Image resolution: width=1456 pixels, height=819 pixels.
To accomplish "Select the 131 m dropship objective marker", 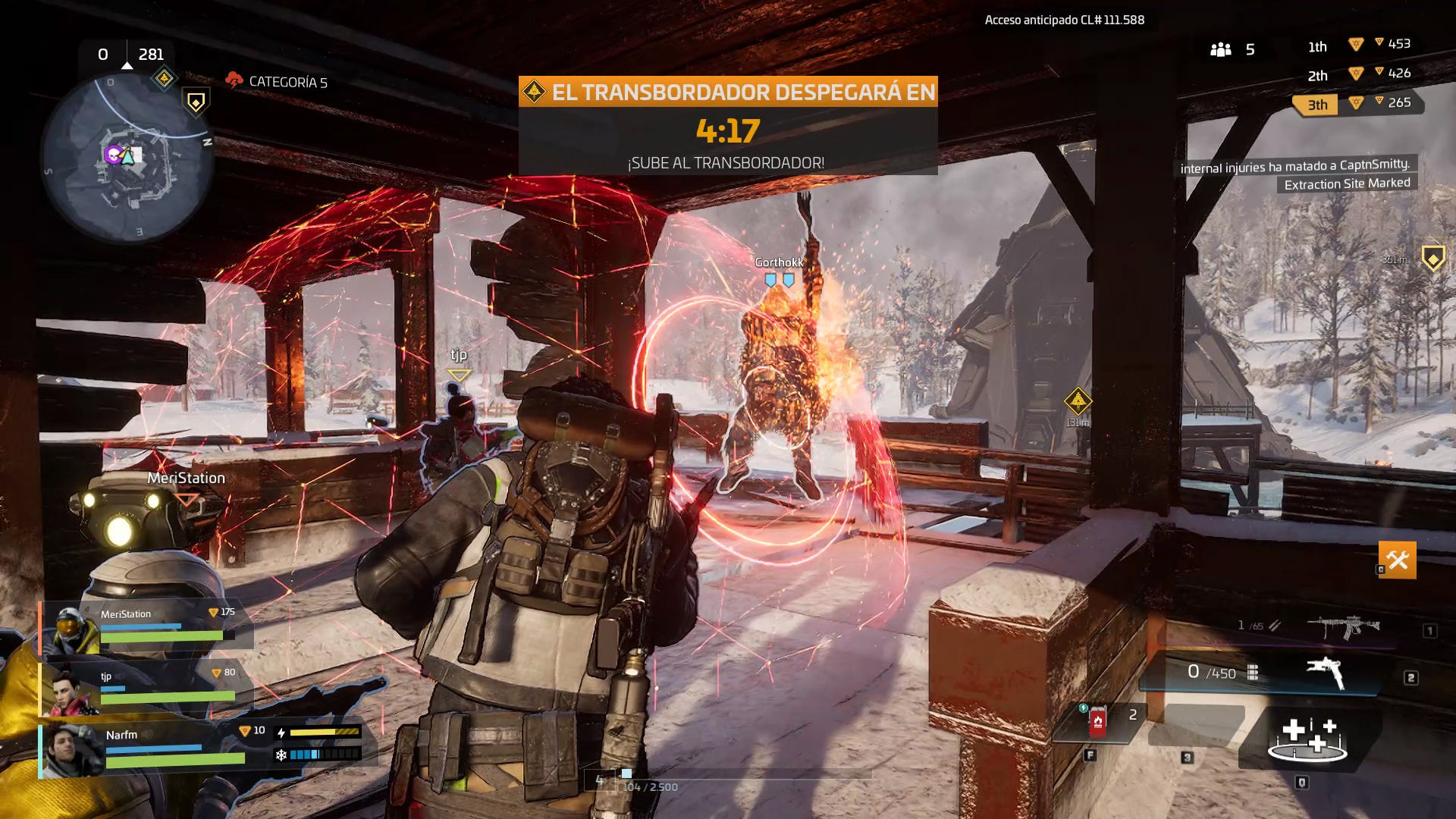I will pyautogui.click(x=1078, y=402).
